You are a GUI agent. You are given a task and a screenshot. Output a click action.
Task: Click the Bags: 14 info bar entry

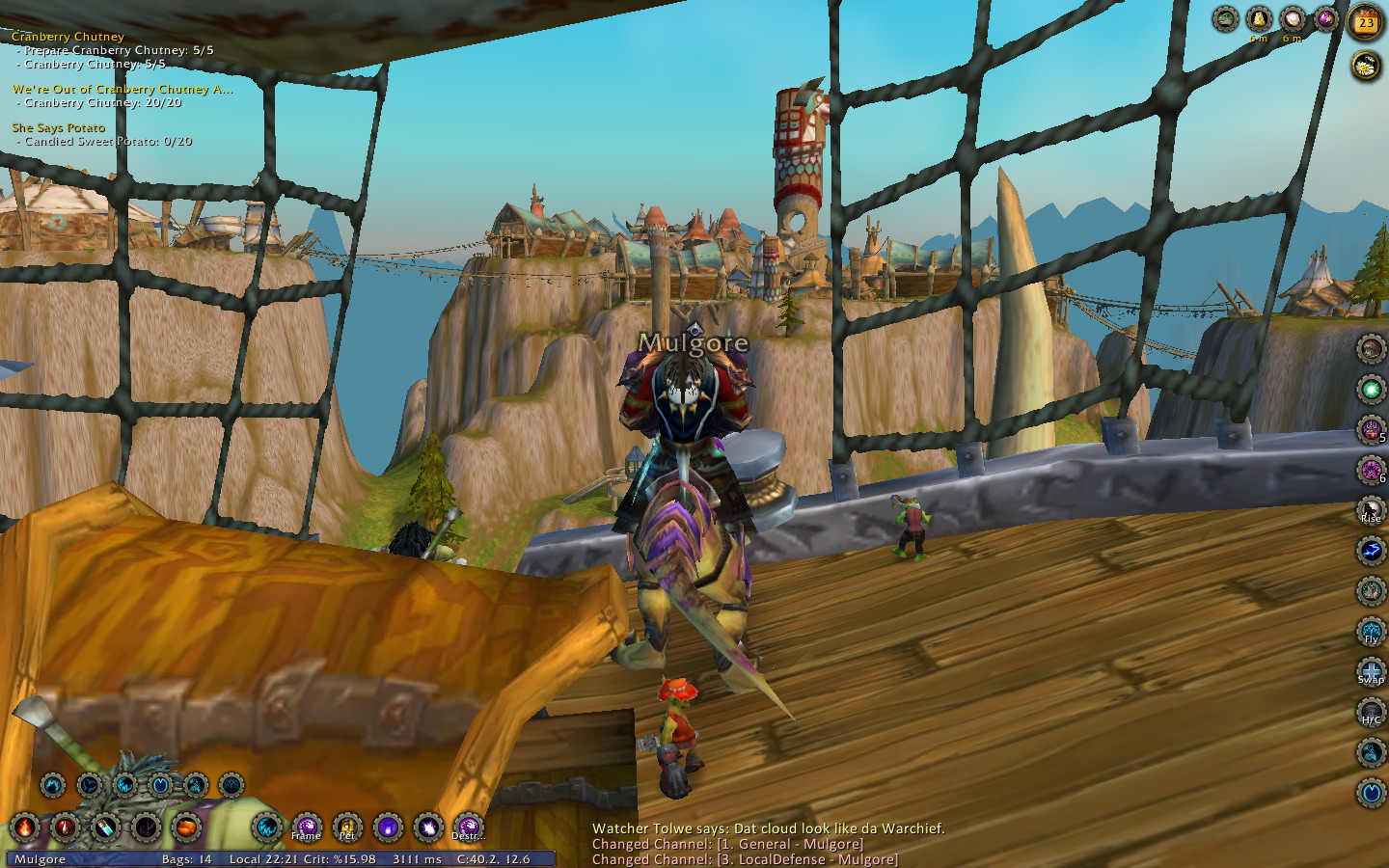coord(186,859)
